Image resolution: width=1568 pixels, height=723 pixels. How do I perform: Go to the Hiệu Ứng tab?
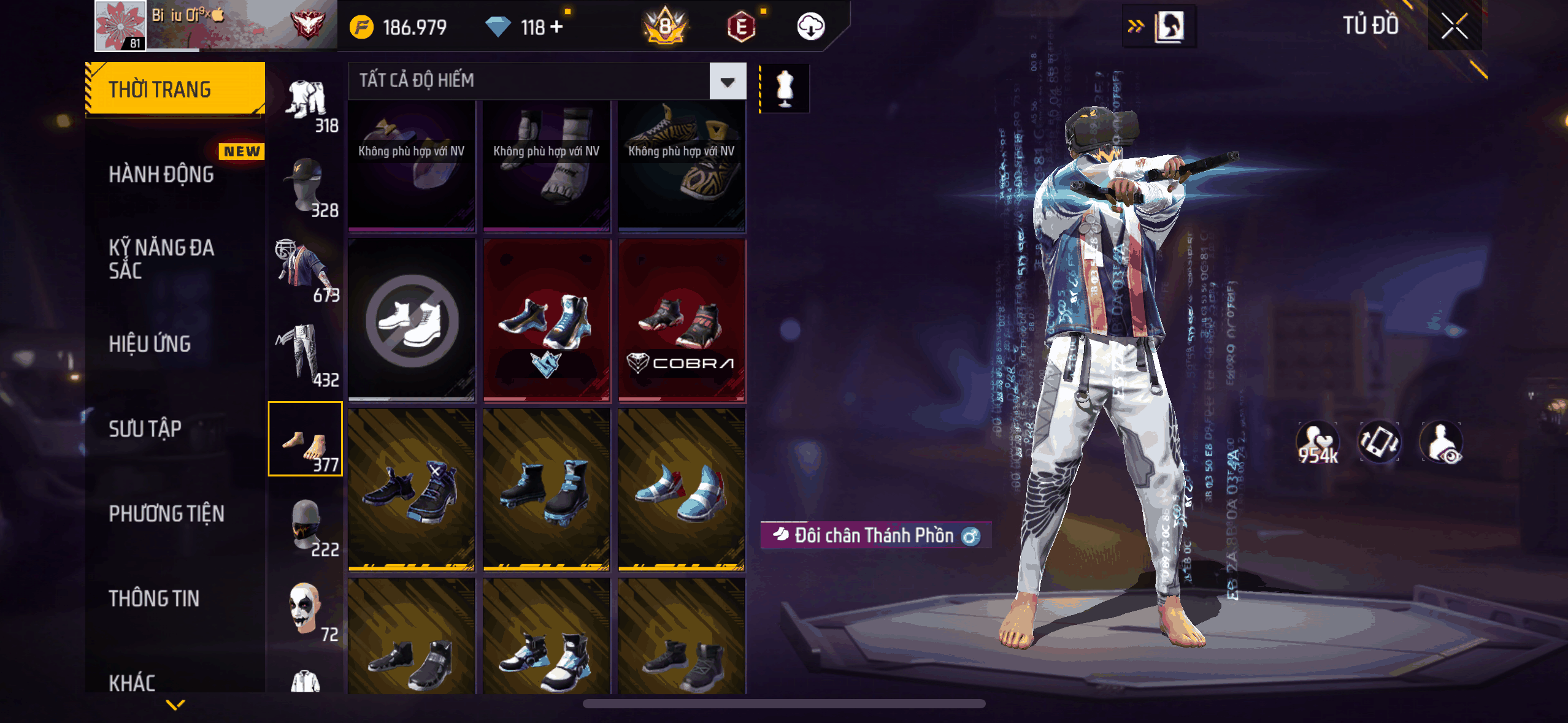tap(150, 344)
